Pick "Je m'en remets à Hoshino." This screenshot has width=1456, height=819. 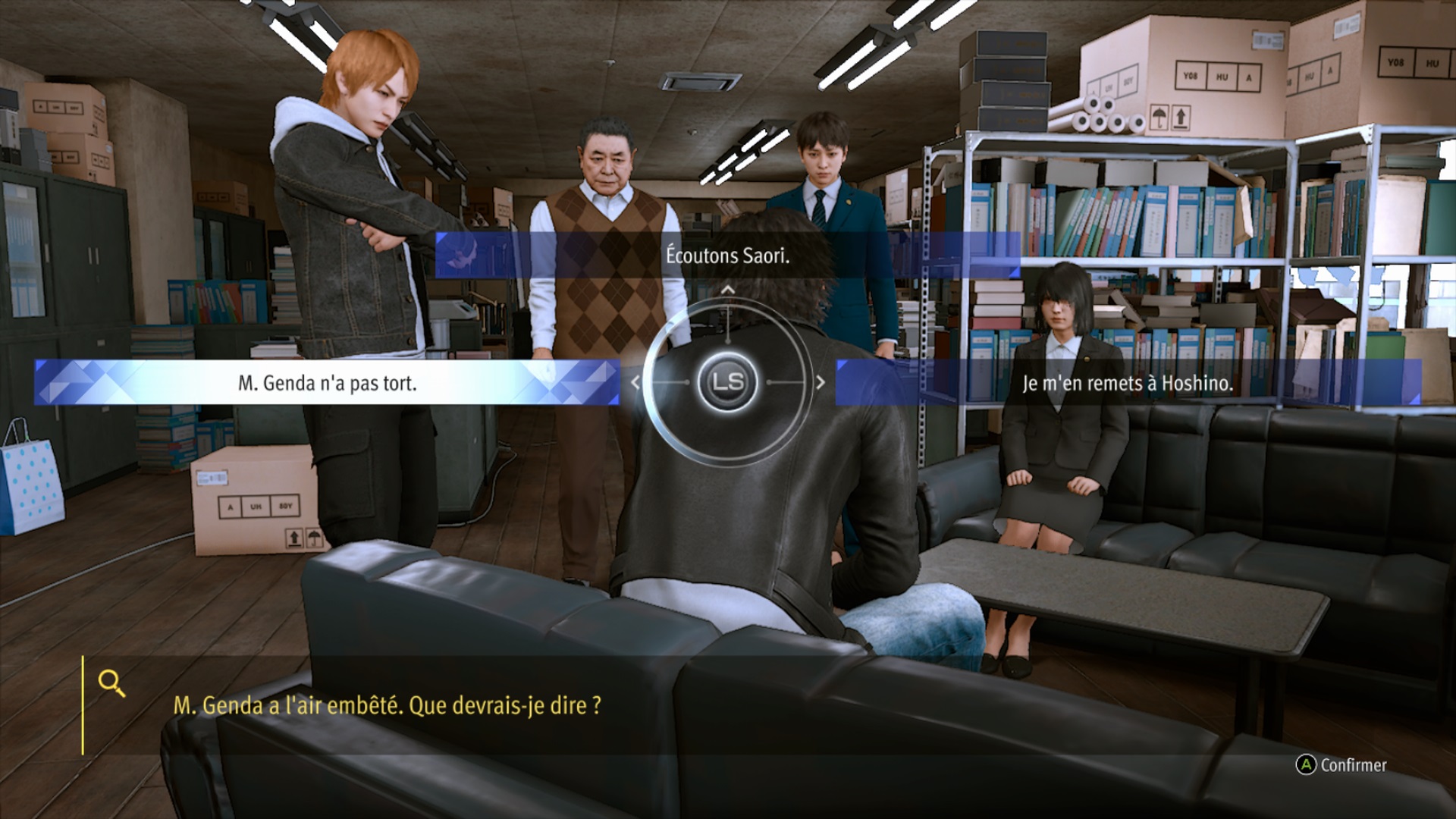click(x=1127, y=383)
